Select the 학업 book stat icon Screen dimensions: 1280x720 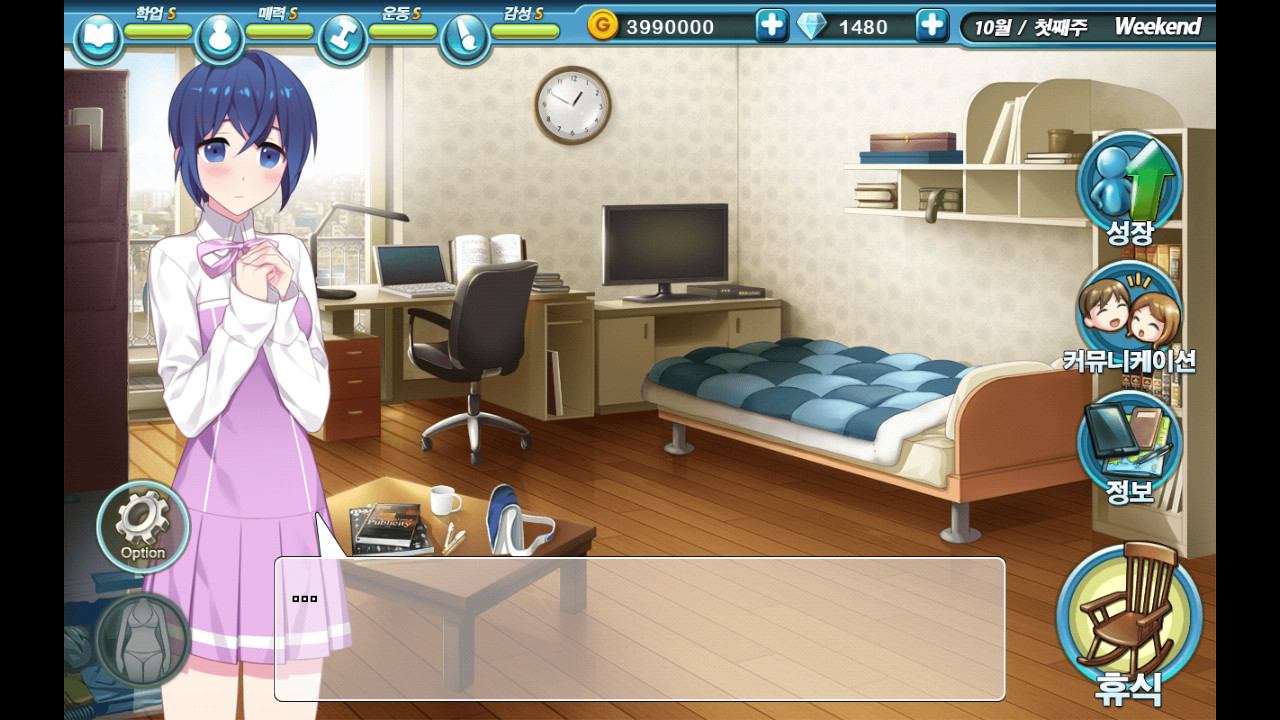(x=98, y=38)
